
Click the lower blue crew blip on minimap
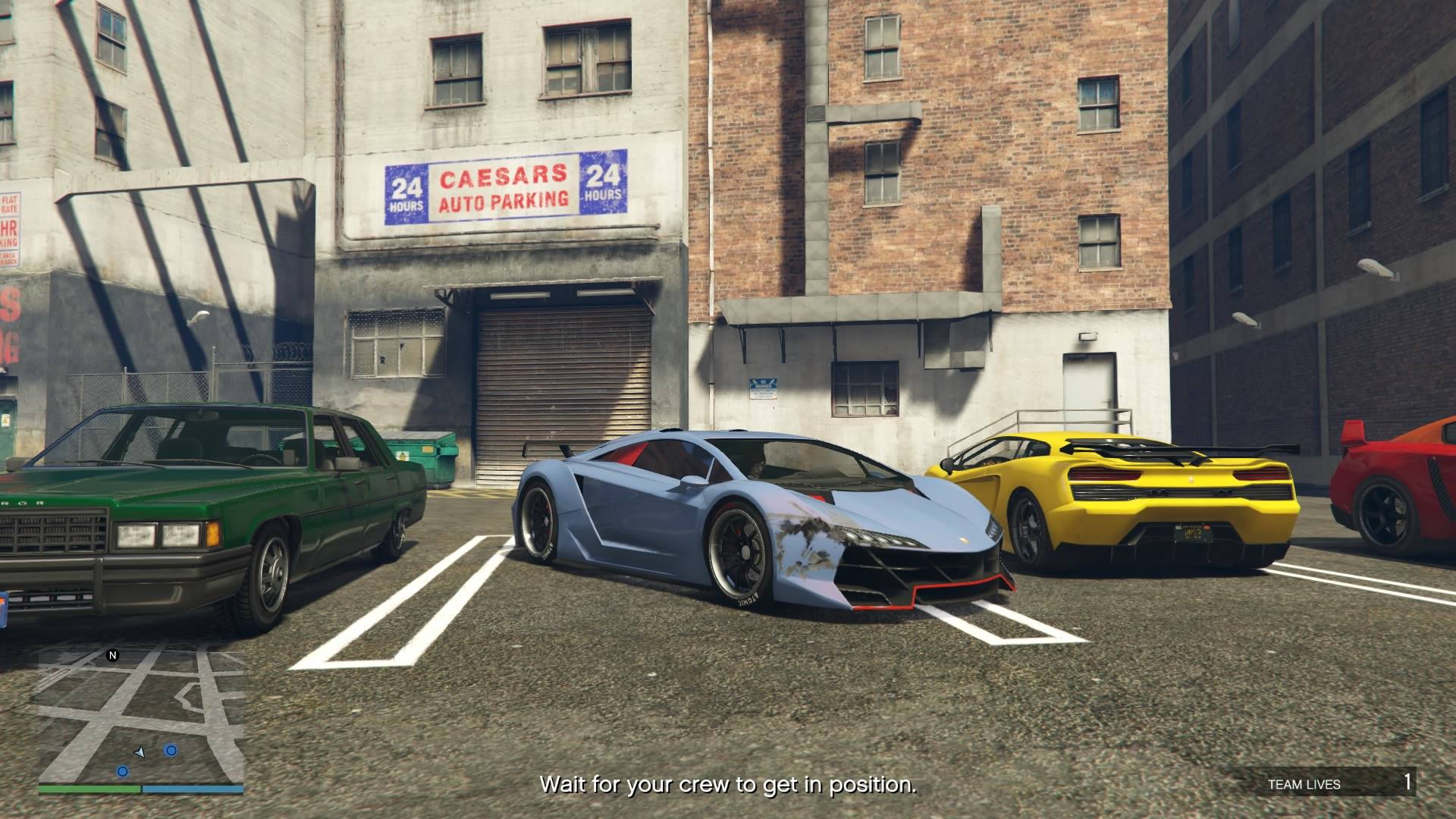[x=124, y=771]
